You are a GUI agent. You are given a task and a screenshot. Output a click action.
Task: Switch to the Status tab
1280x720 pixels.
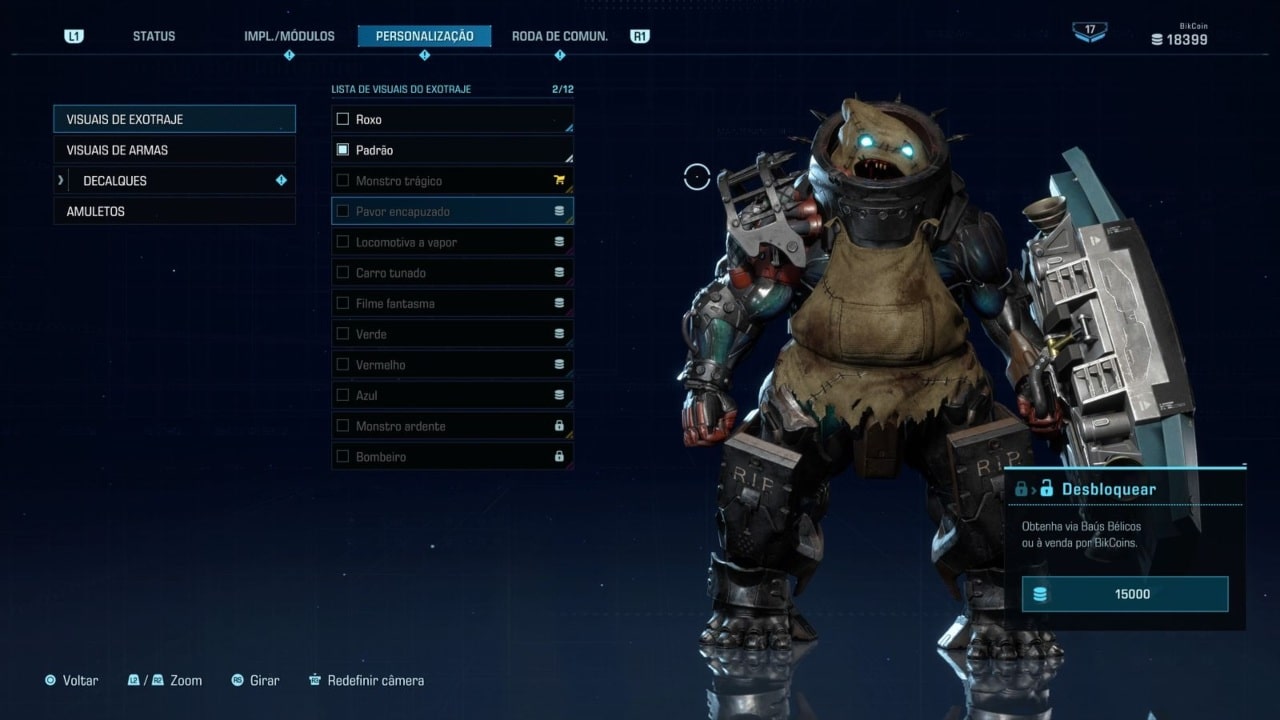[154, 36]
